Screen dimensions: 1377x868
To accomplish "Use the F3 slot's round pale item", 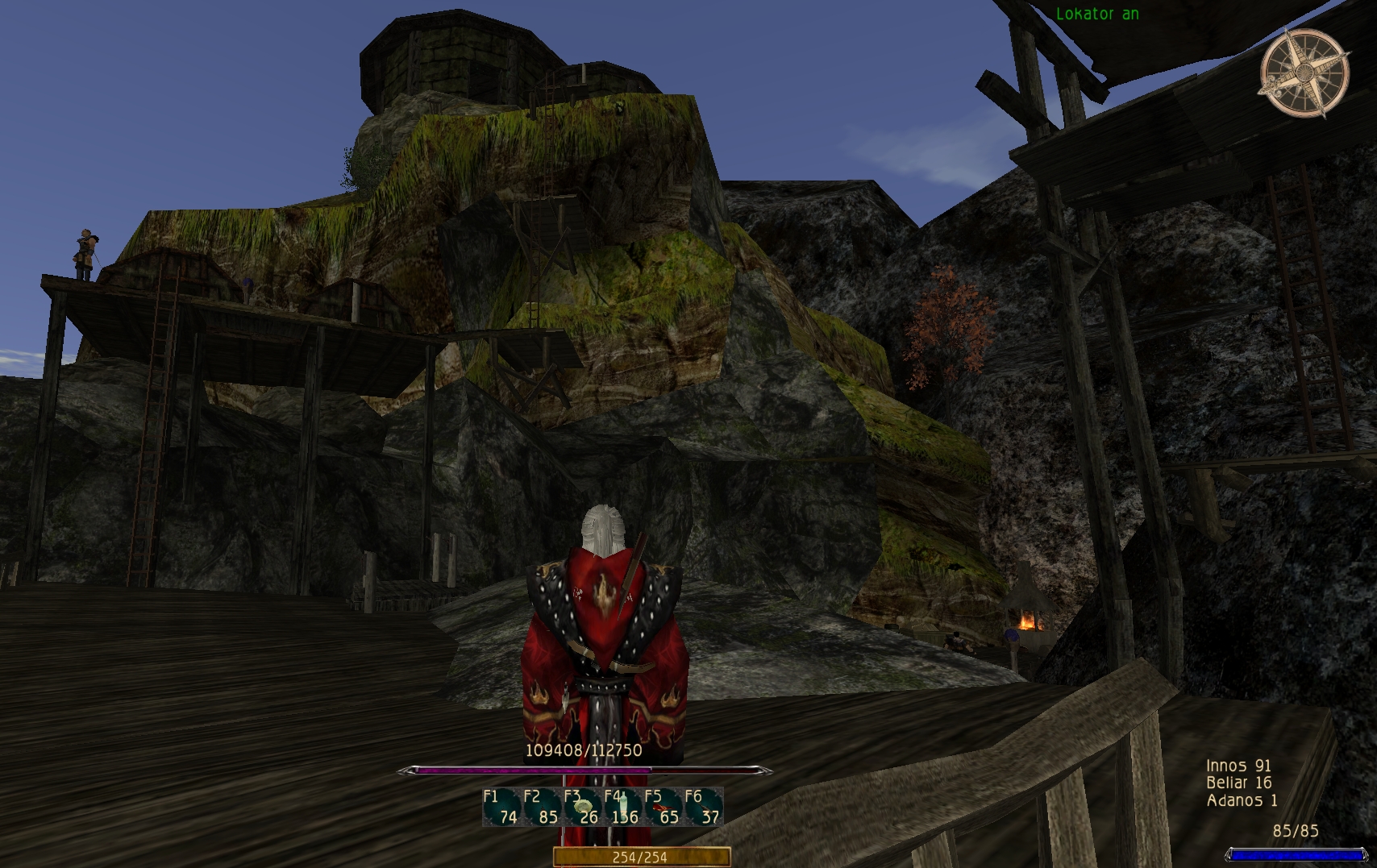I will coord(583,807).
